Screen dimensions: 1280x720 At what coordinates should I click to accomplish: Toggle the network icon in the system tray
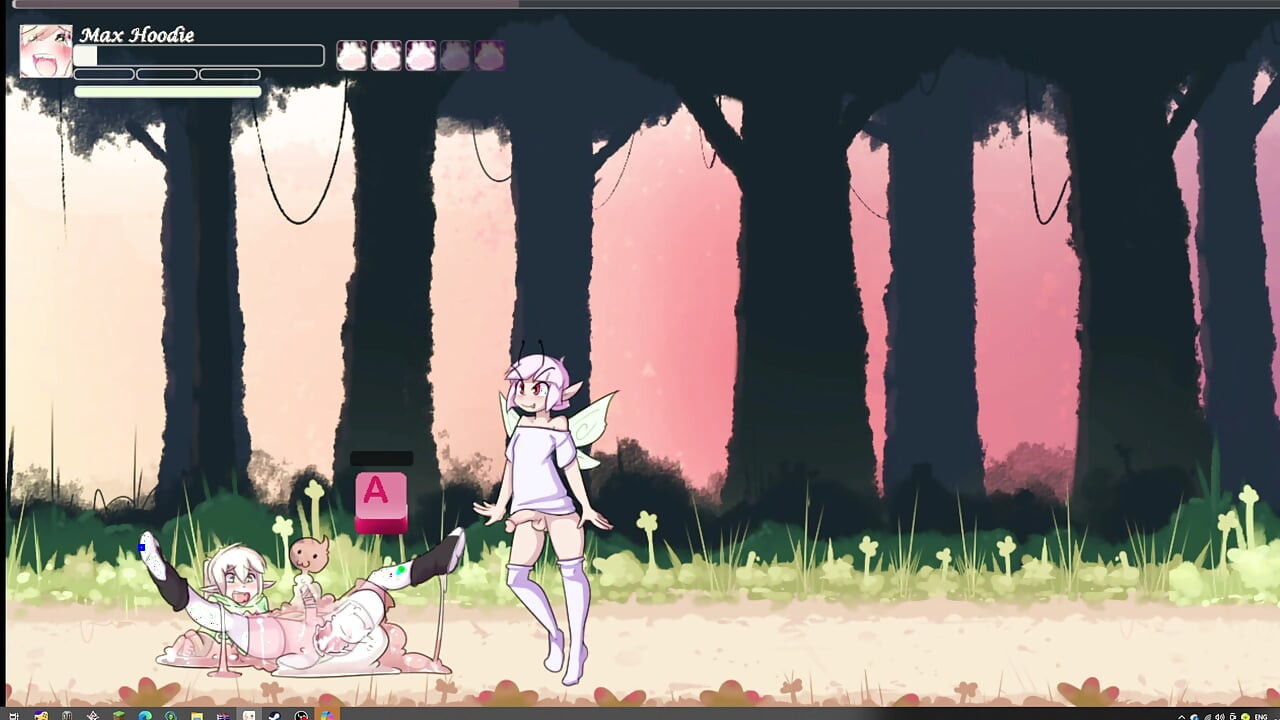point(1208,713)
